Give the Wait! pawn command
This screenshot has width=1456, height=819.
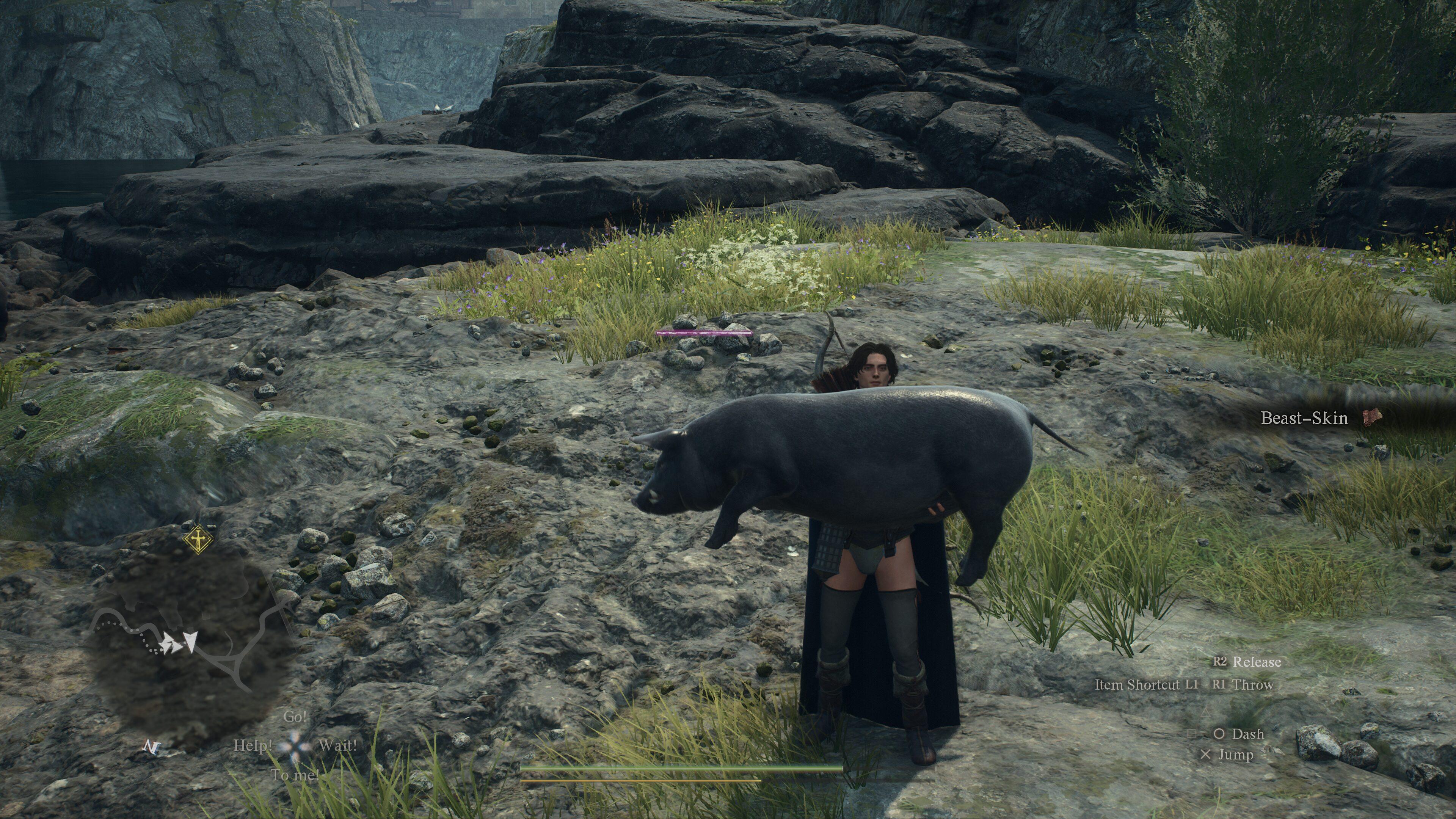point(337,745)
